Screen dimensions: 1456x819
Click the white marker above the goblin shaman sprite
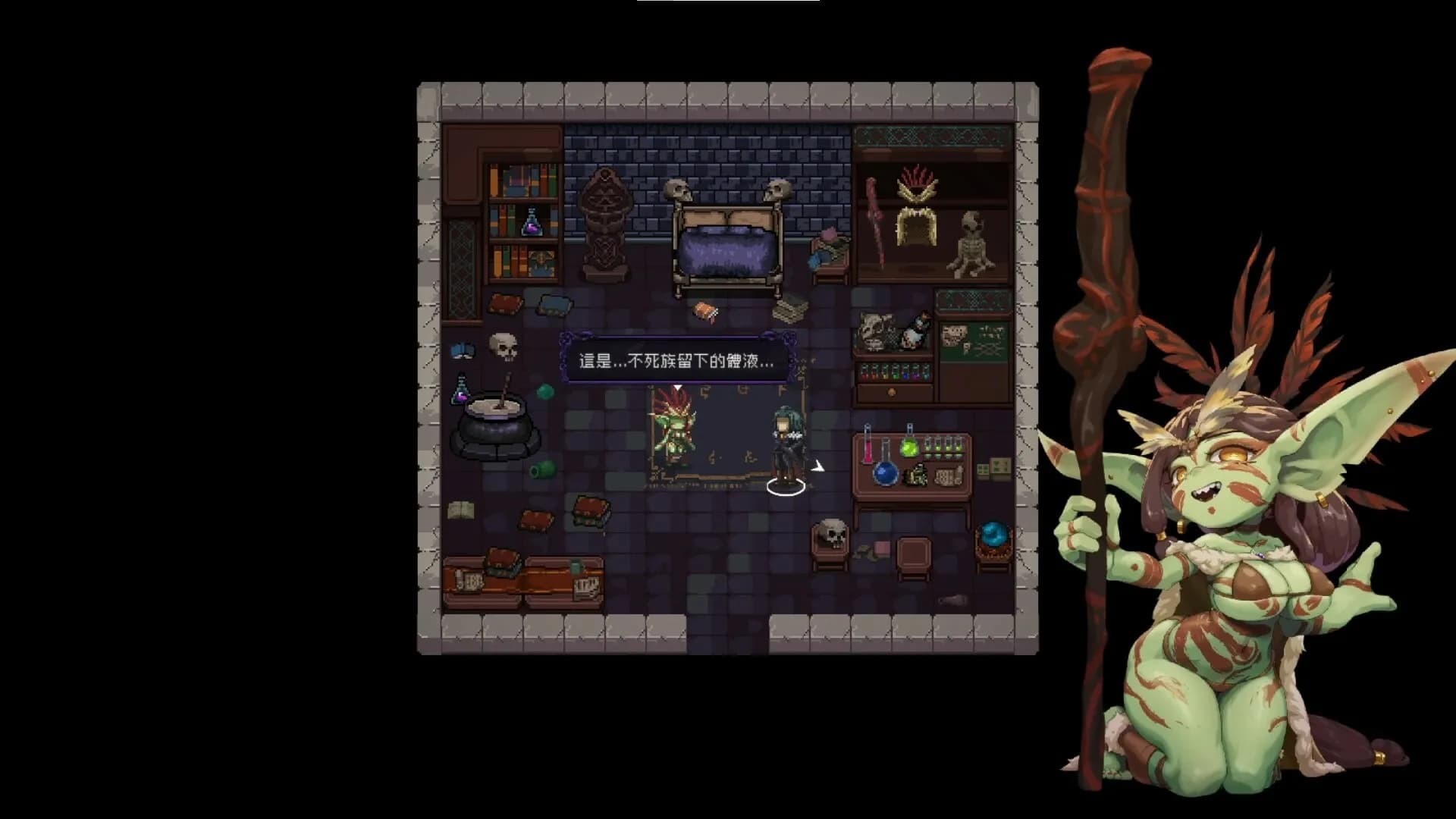677,388
